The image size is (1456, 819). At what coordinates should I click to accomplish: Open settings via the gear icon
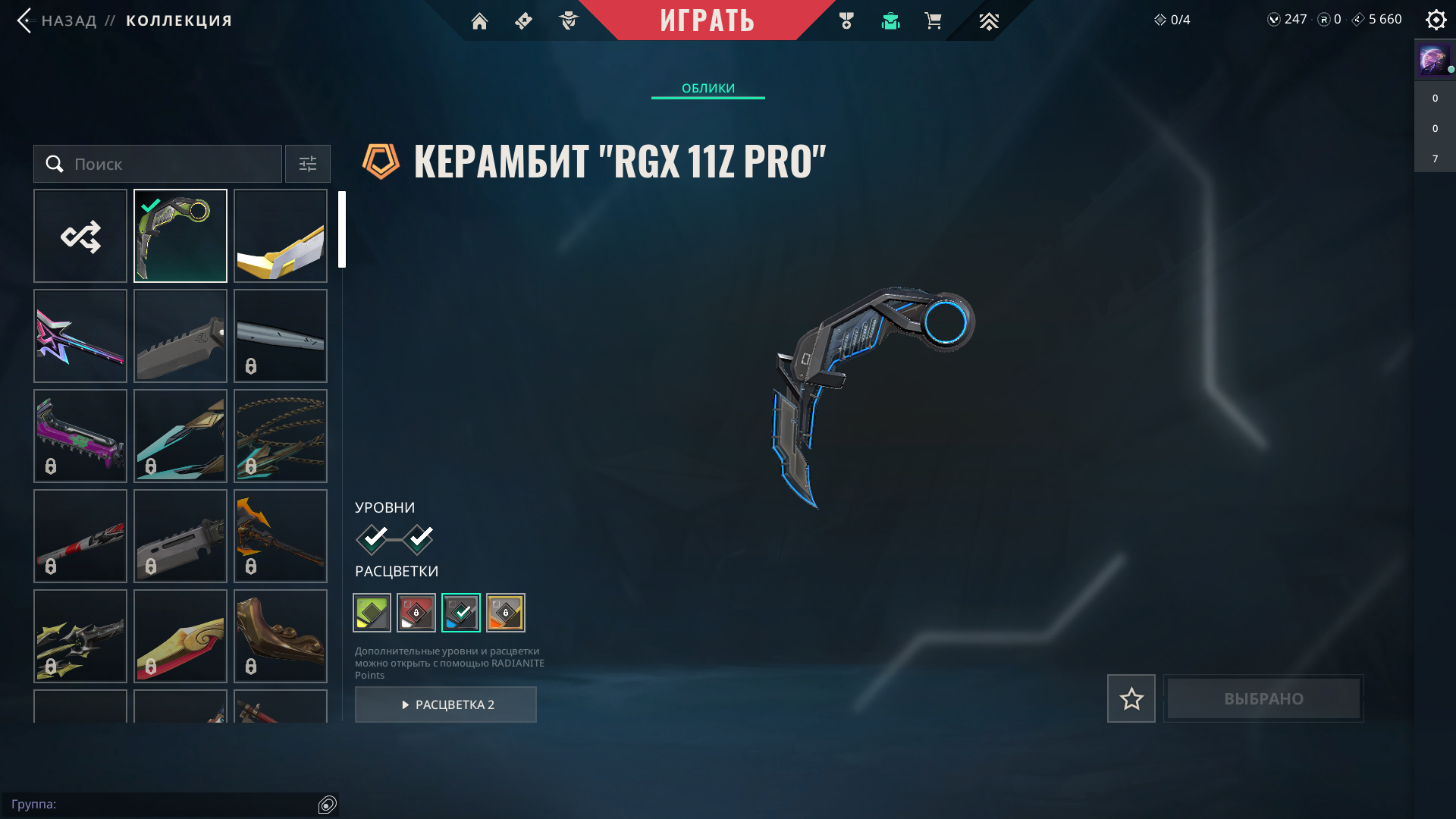tap(1436, 20)
